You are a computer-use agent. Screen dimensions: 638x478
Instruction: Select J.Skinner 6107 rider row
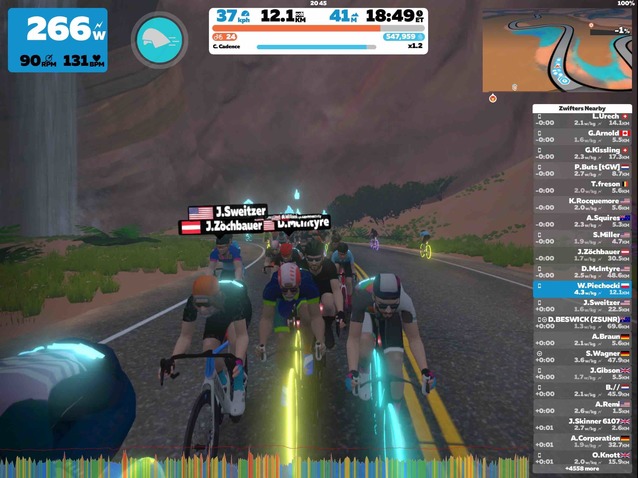click(585, 424)
